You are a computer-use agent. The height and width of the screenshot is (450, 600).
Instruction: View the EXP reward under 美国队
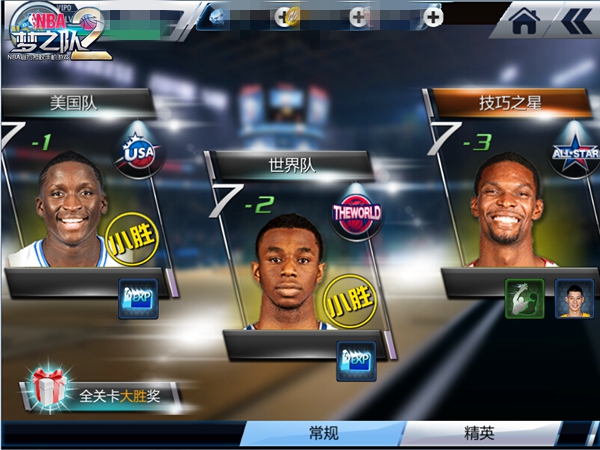[137, 298]
